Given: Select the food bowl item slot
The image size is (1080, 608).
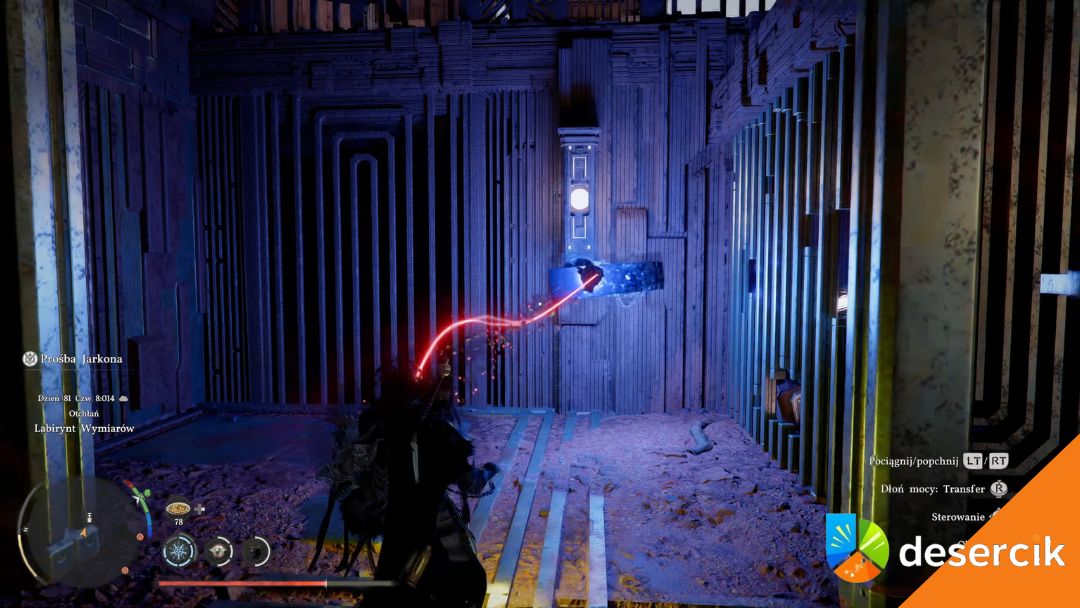Looking at the screenshot, I should point(178,508).
